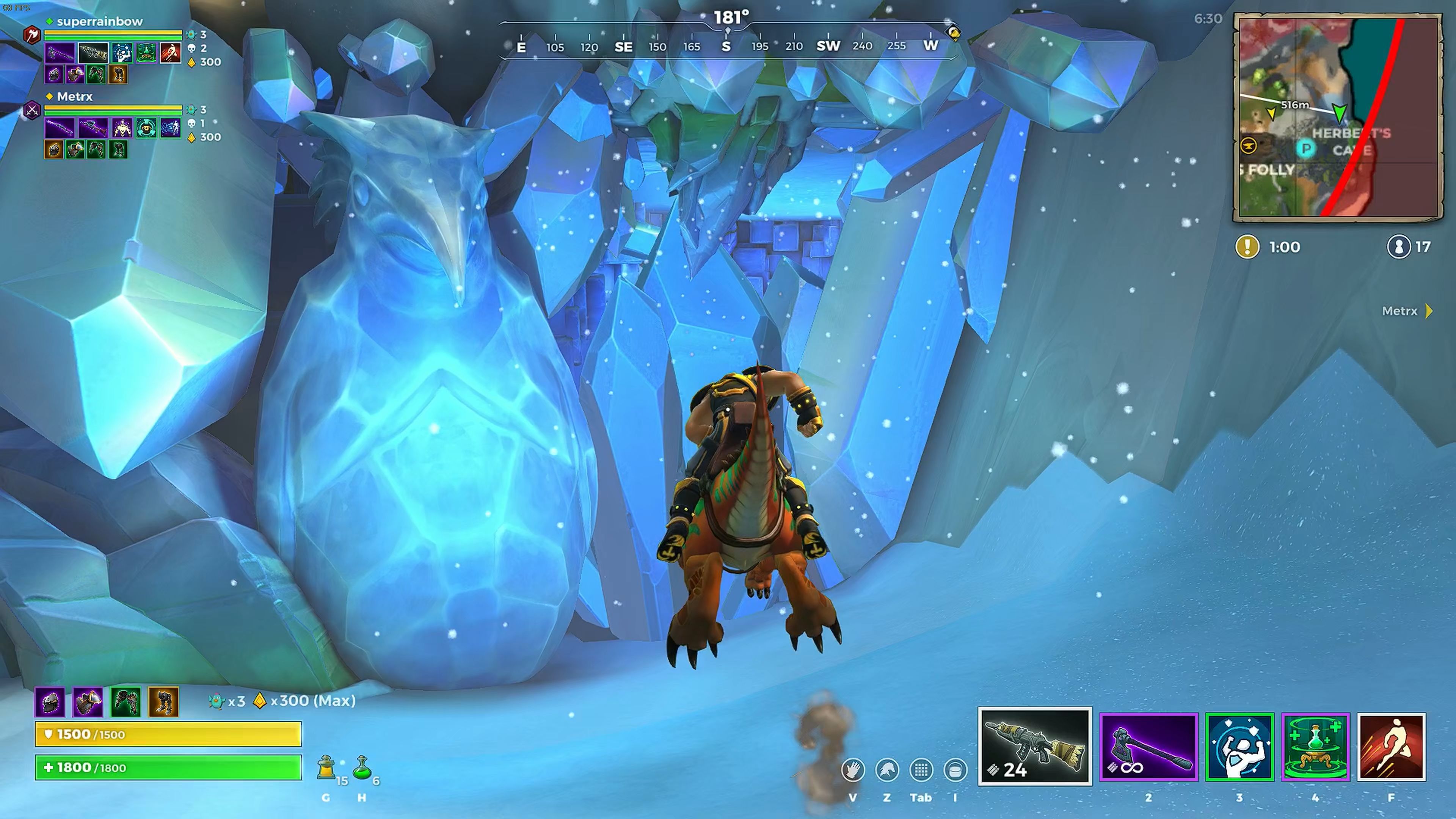Select the equipped orange boots slot
This screenshot has width=1456, height=819.
pyautogui.click(x=163, y=702)
